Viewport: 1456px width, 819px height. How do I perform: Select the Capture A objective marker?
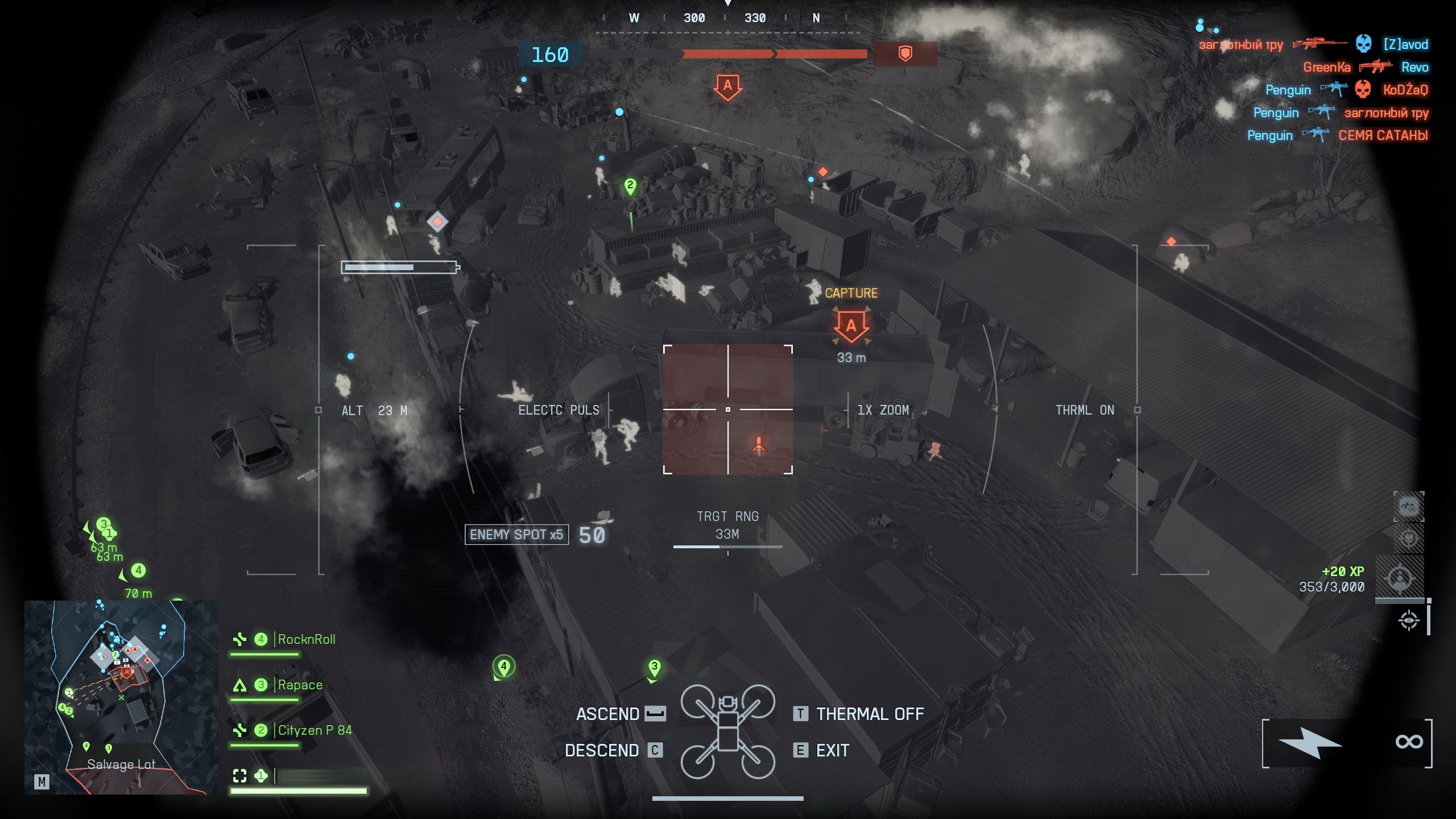coord(851,326)
